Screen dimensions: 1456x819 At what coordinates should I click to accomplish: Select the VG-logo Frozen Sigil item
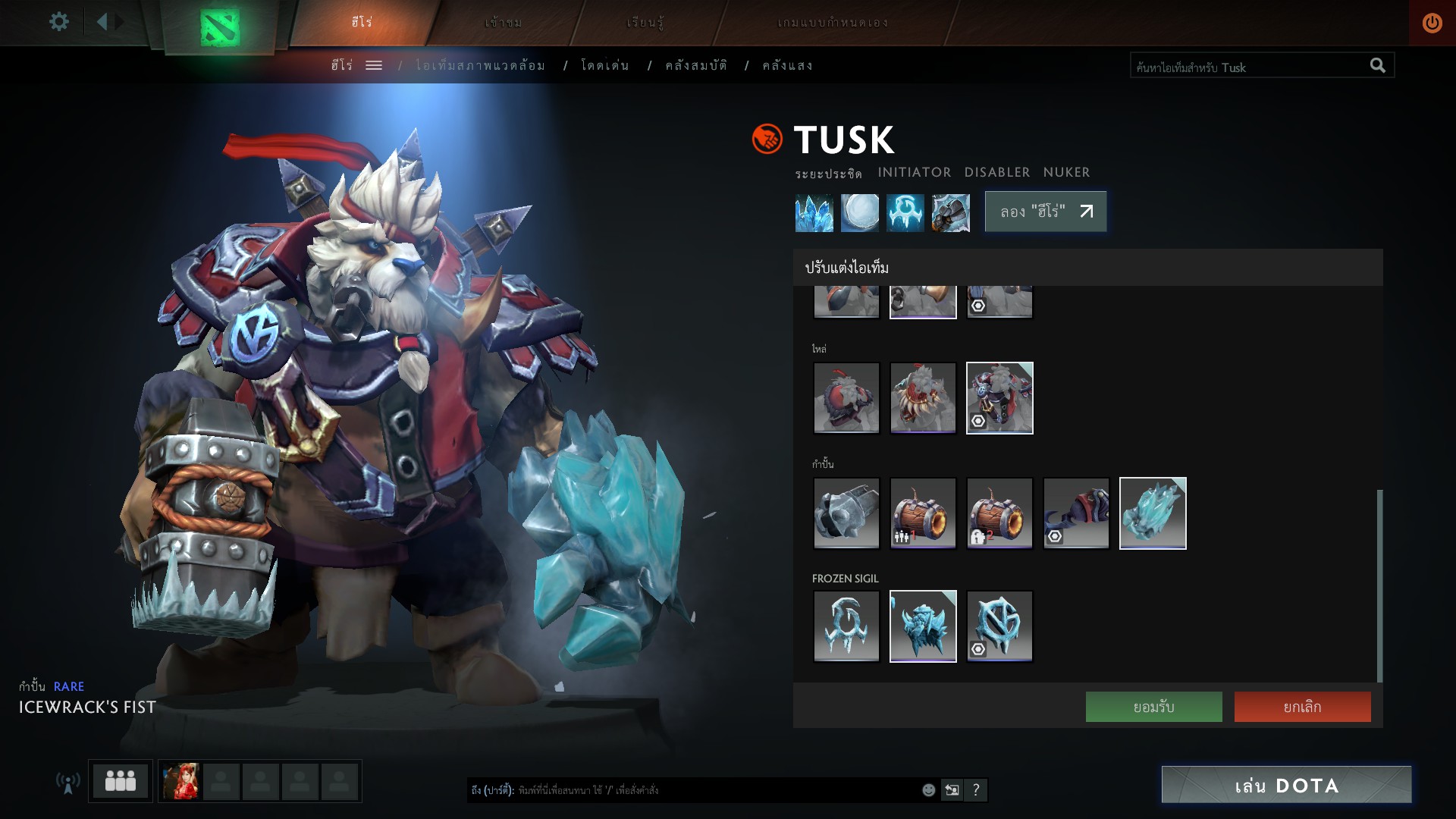point(999,626)
